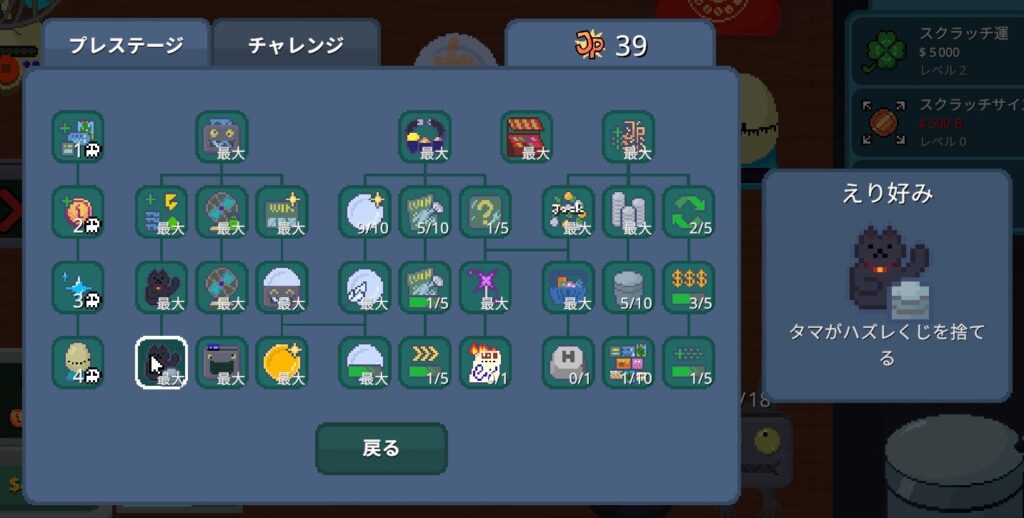This screenshot has height=518, width=1024.
Task: Click the 戻る back button
Action: coord(381,447)
